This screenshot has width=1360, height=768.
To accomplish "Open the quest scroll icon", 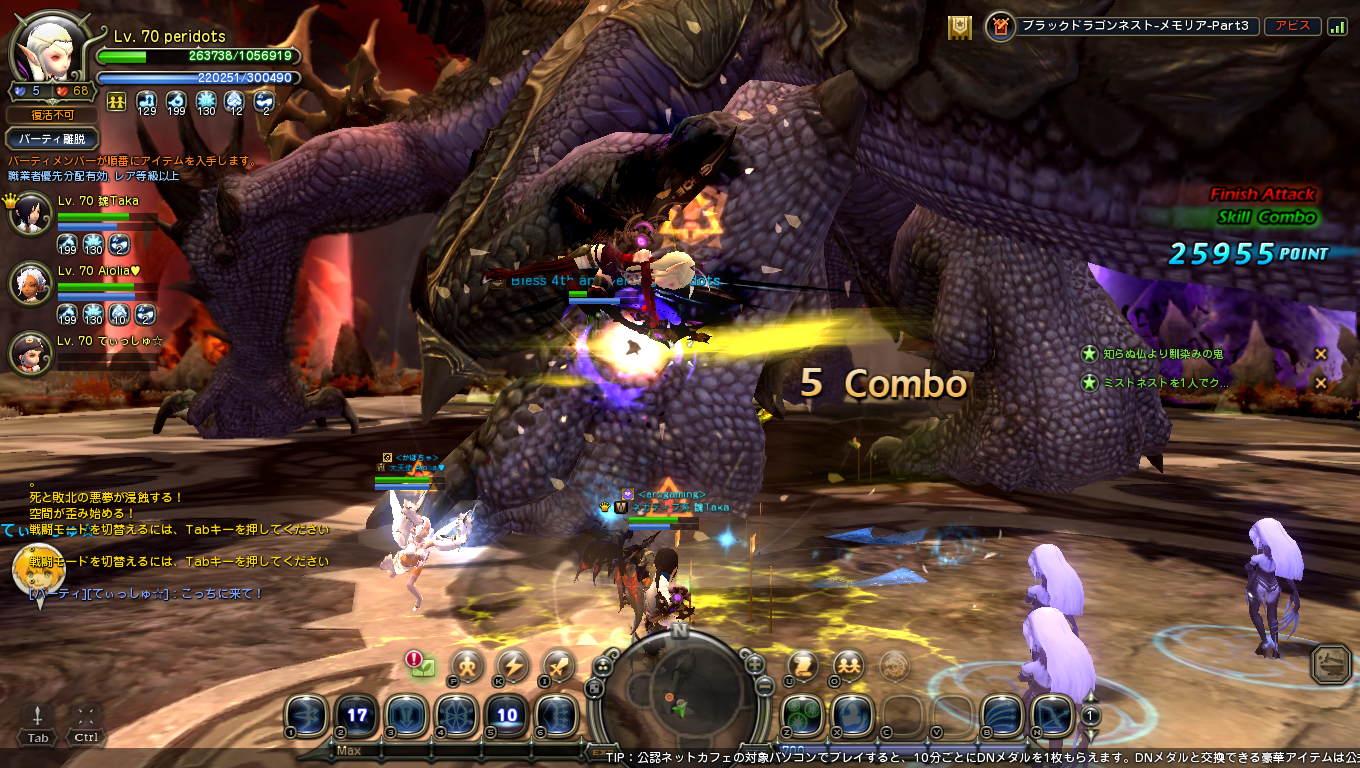I will (x=802, y=664).
